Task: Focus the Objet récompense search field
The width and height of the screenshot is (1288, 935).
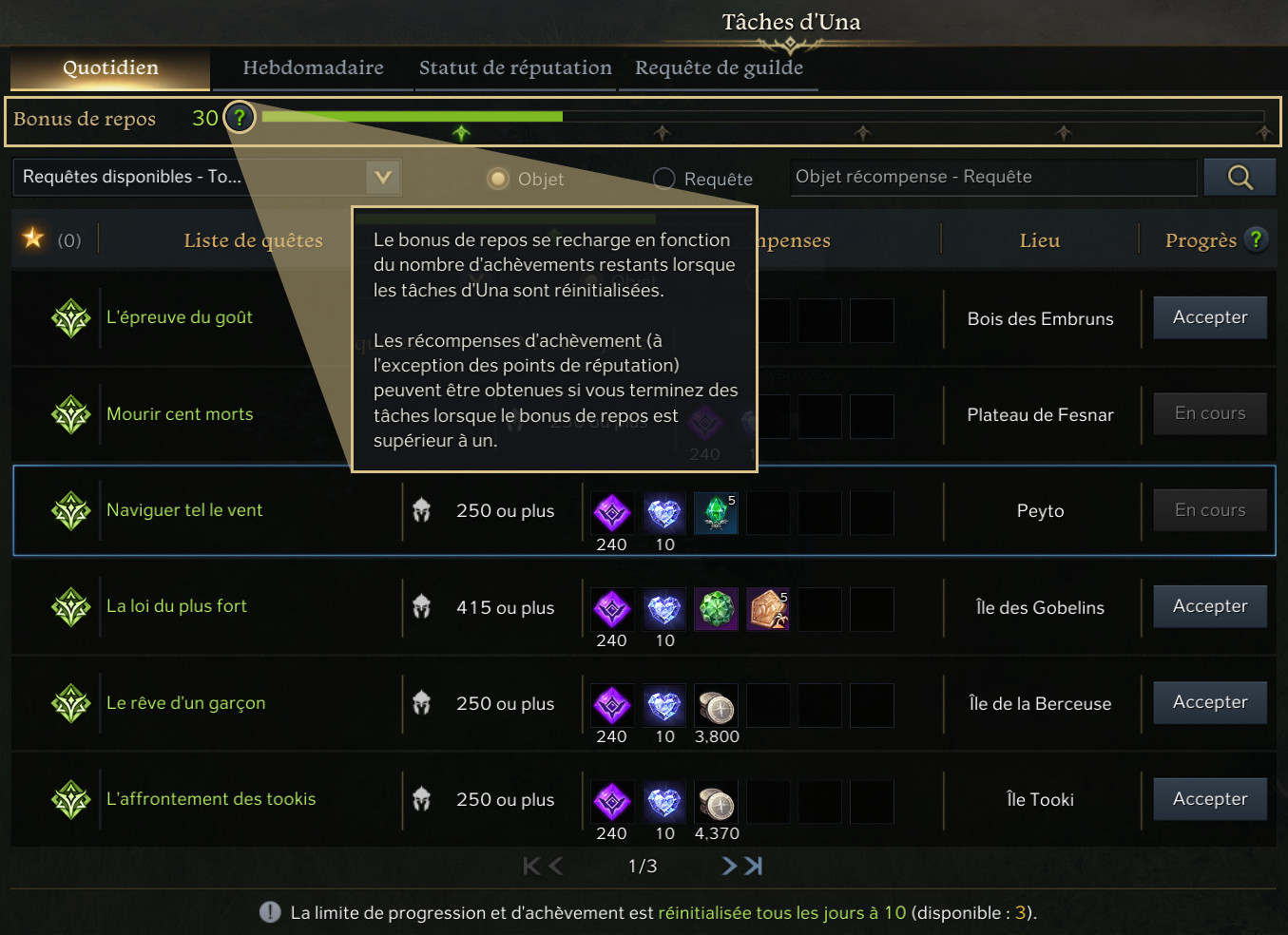Action: (x=992, y=177)
